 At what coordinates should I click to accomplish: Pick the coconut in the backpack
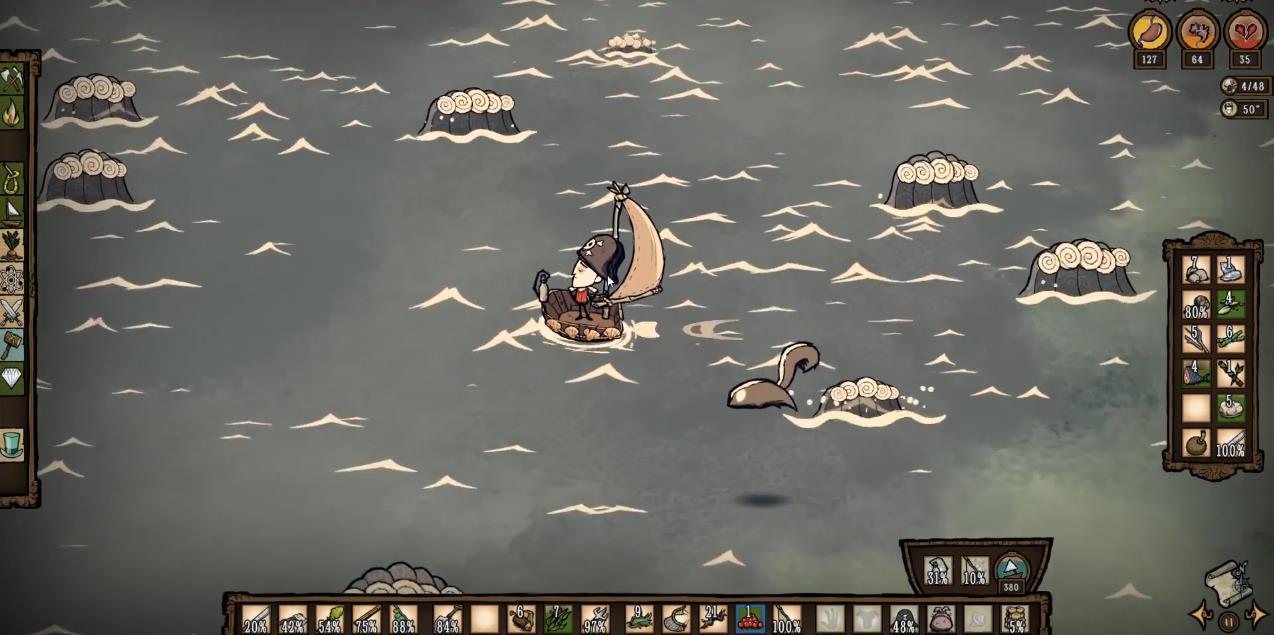point(1196,442)
